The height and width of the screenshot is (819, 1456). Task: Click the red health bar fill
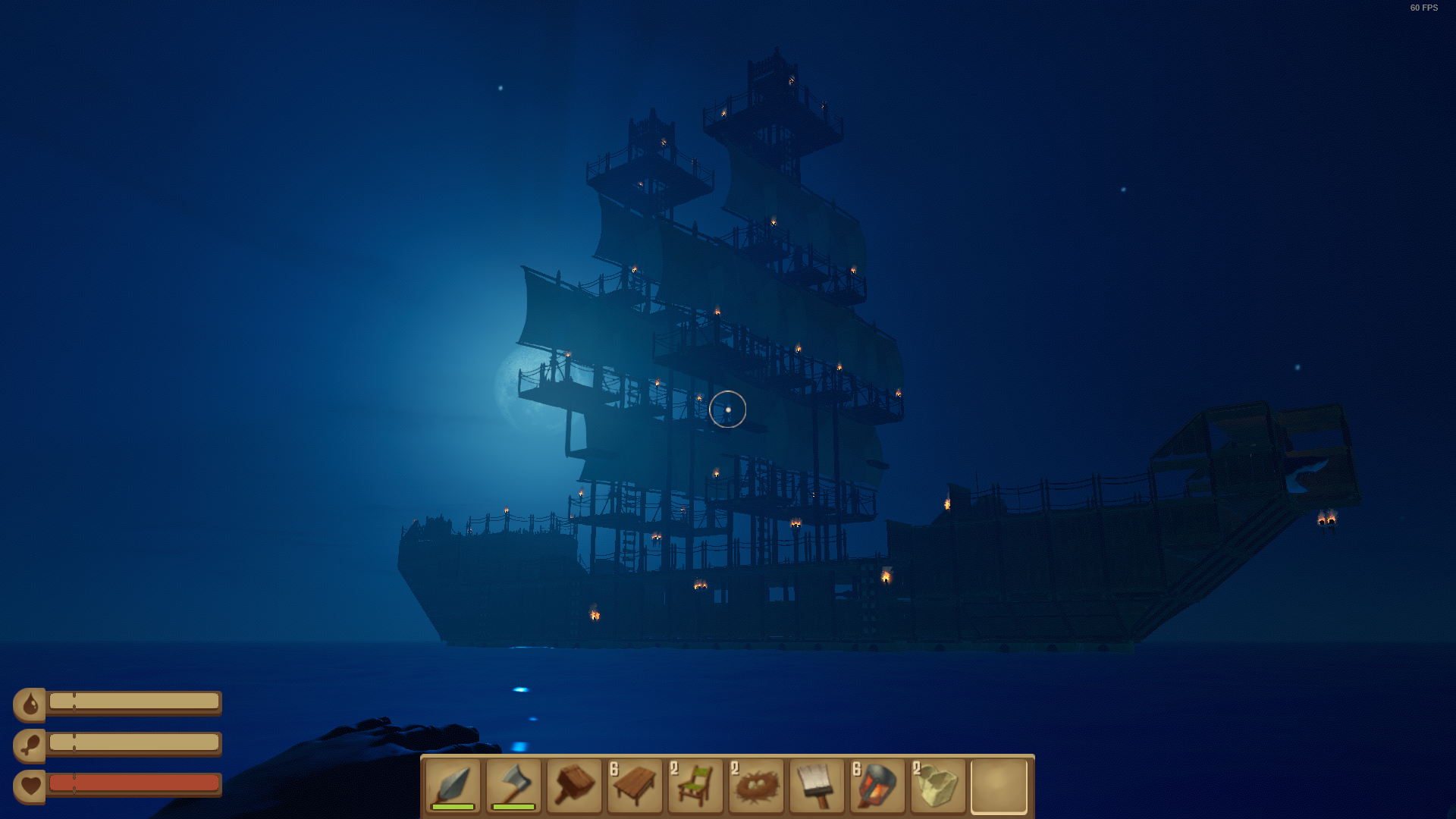click(133, 783)
